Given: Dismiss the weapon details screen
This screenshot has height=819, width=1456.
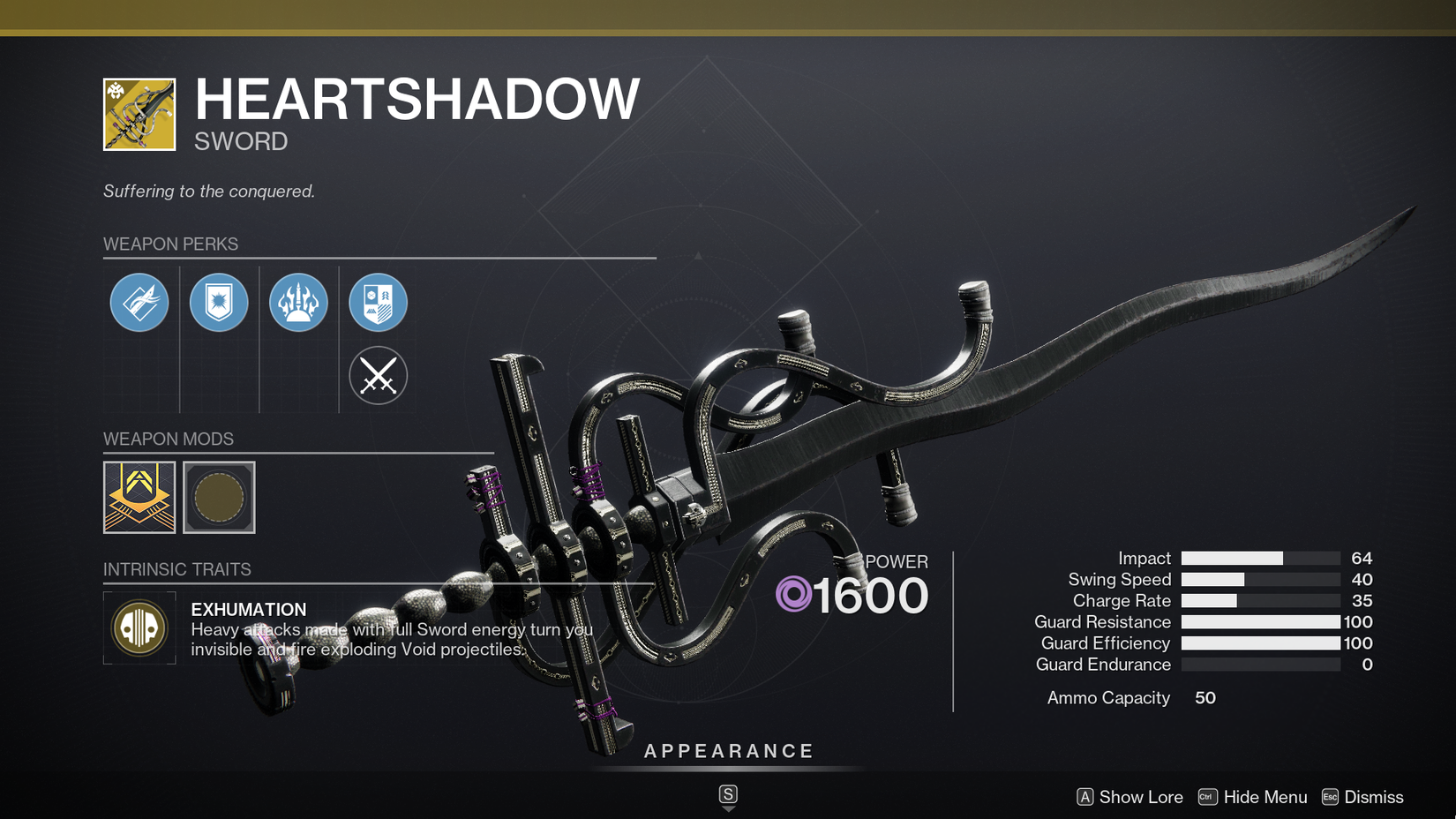Looking at the screenshot, I should tap(1374, 797).
